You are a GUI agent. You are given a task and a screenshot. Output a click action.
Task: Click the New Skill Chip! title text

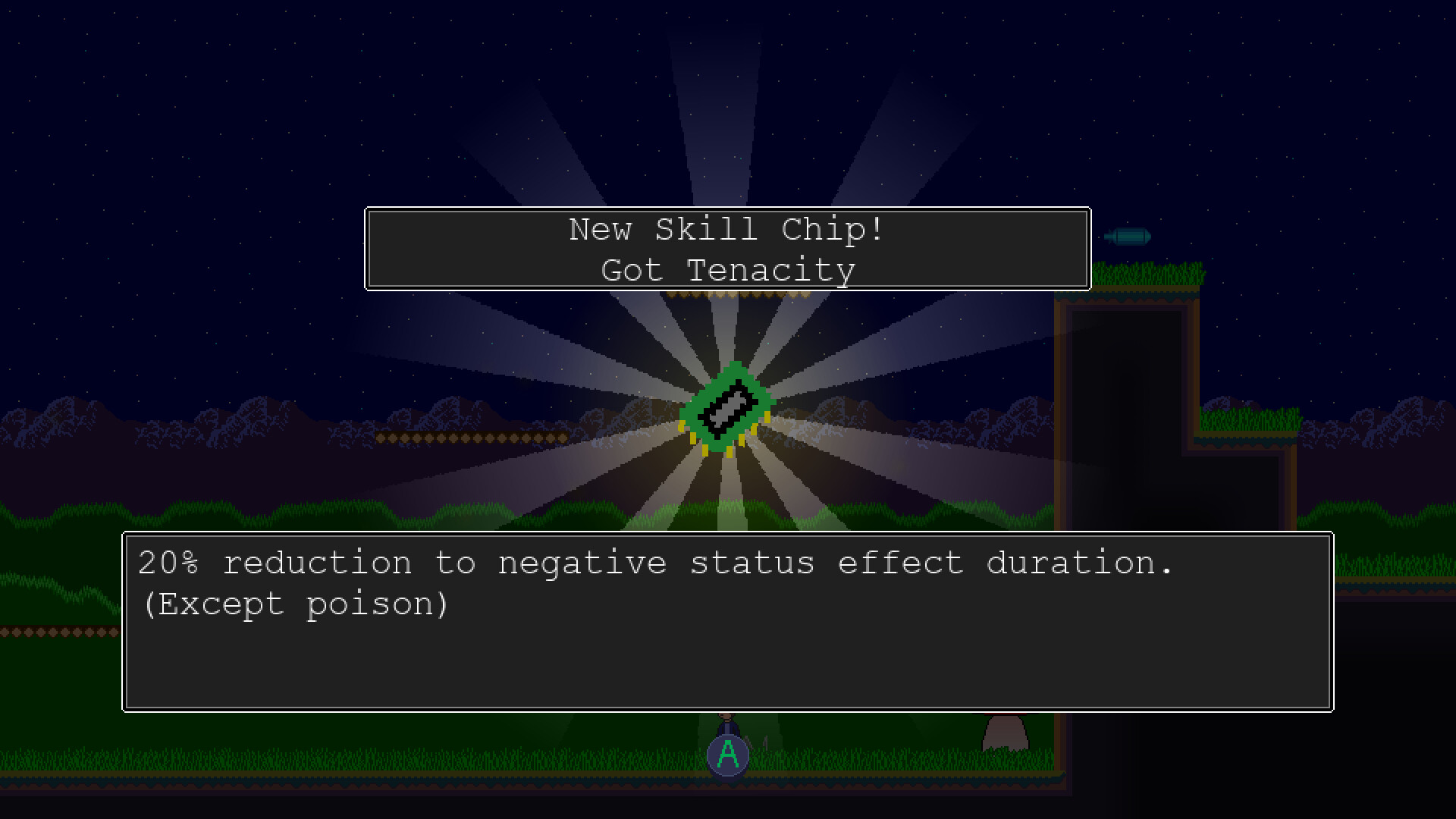(726, 229)
